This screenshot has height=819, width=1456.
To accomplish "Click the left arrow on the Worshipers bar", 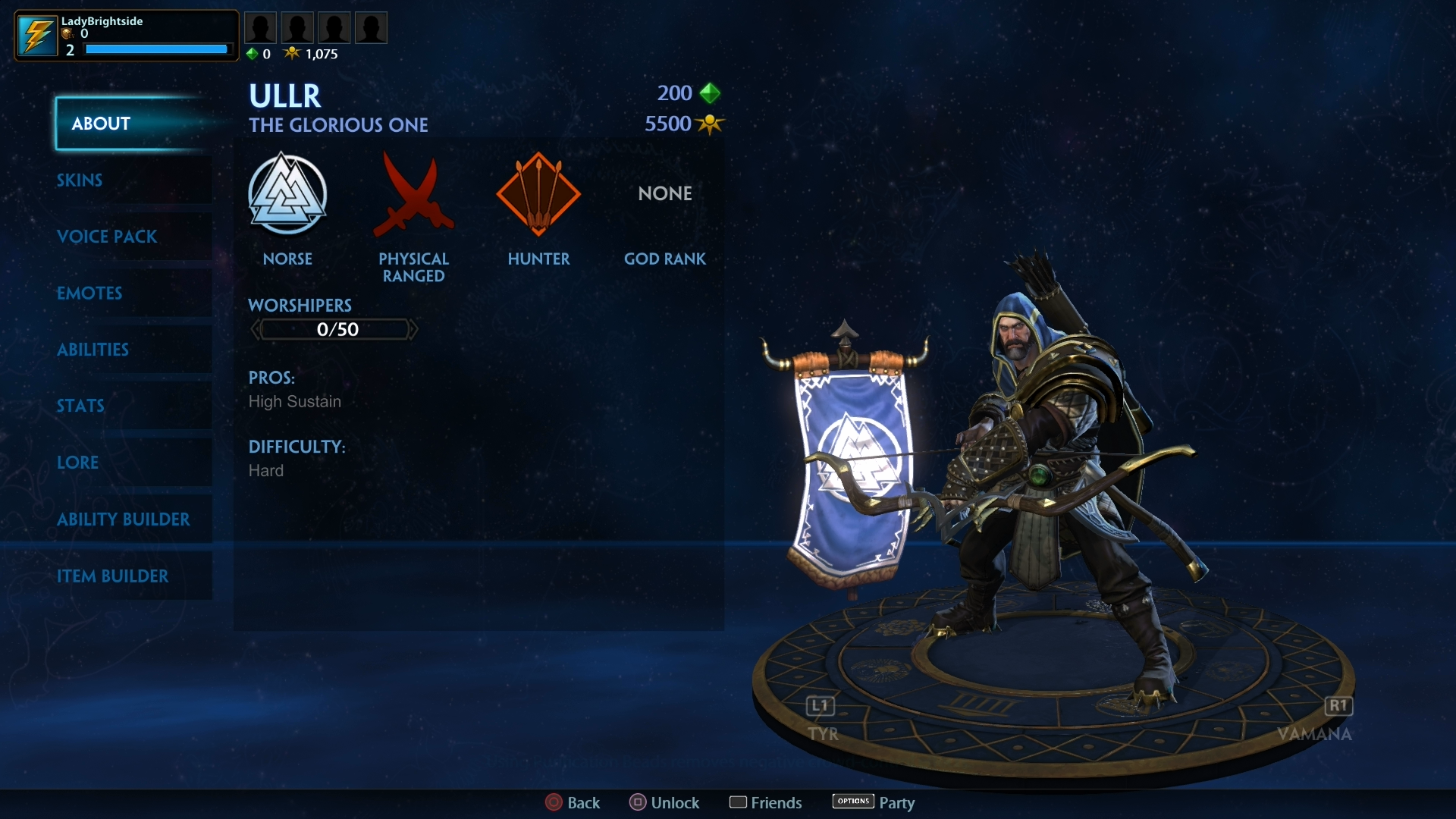I will click(x=256, y=328).
